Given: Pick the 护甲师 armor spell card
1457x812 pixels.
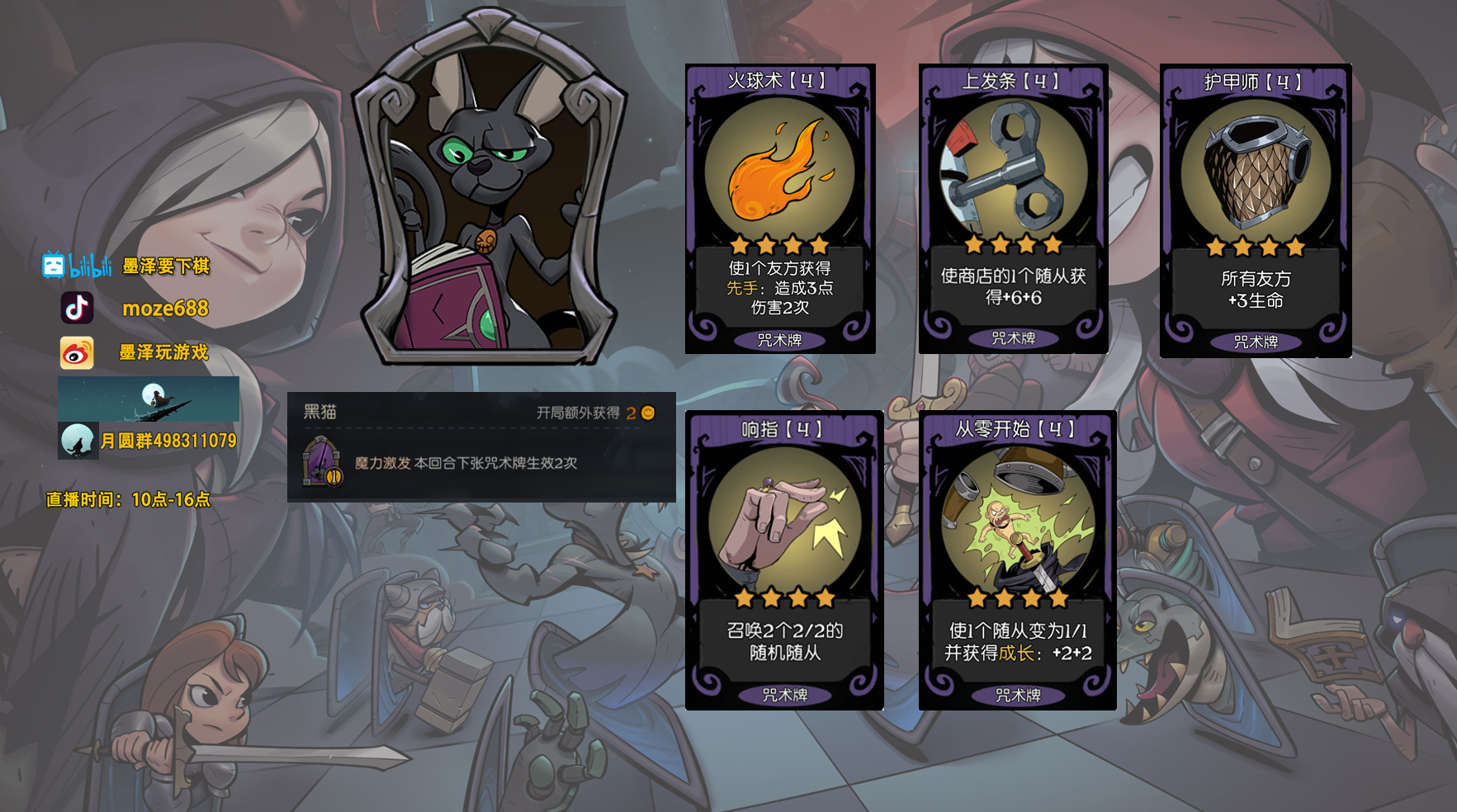Looking at the screenshot, I should coord(1255,210).
